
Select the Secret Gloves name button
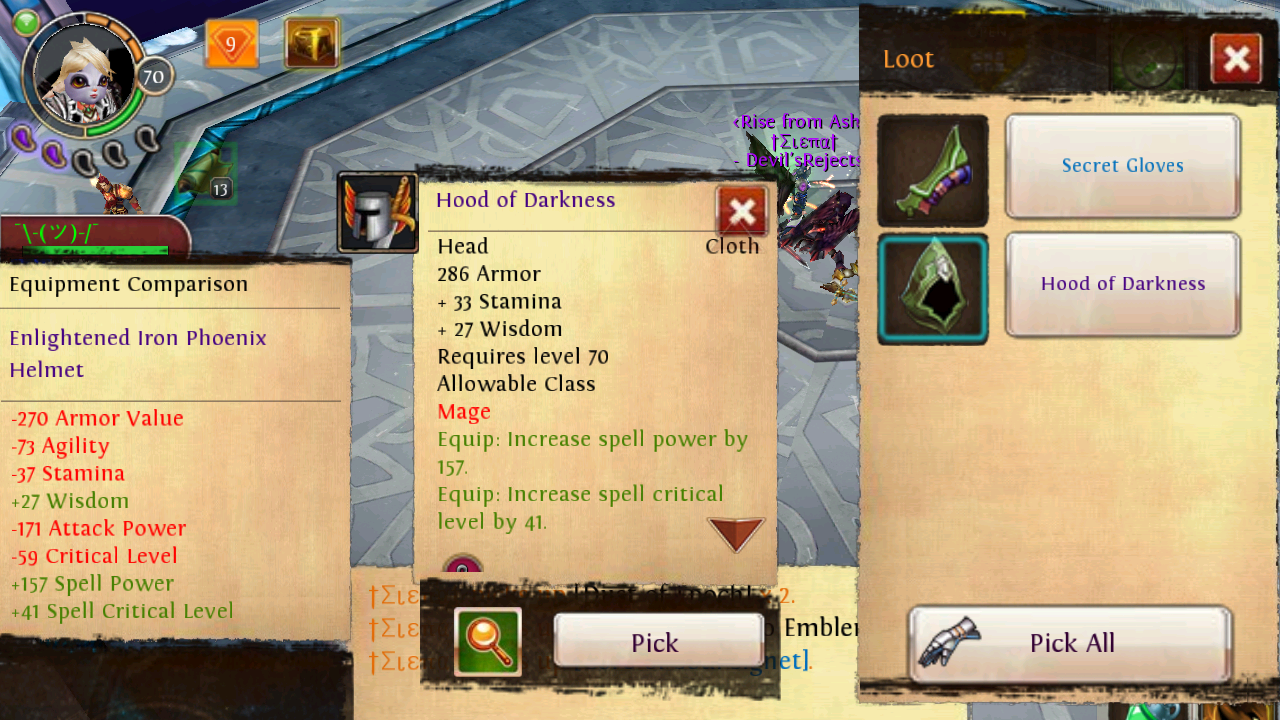click(x=1122, y=166)
